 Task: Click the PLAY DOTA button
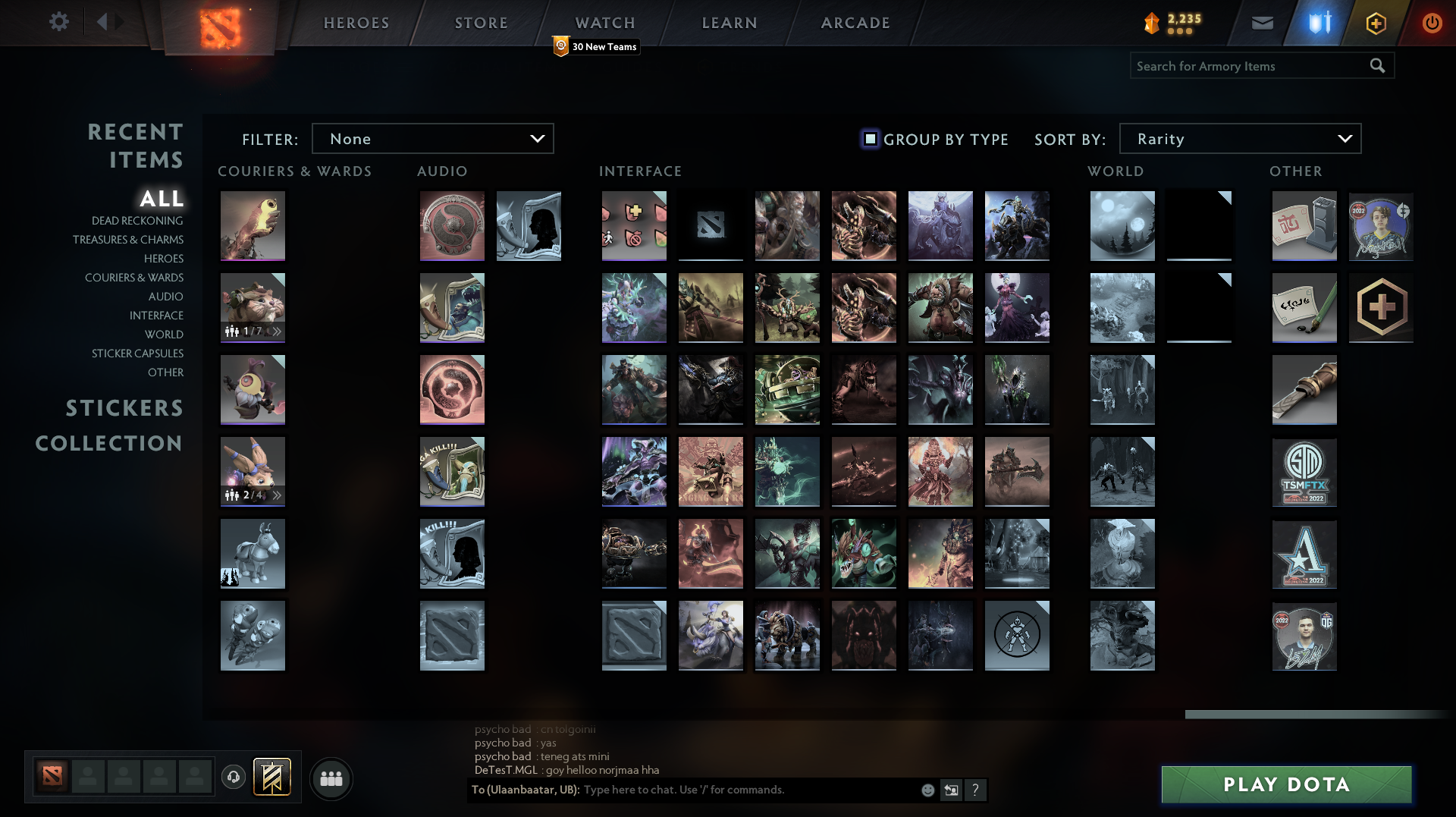[1285, 784]
